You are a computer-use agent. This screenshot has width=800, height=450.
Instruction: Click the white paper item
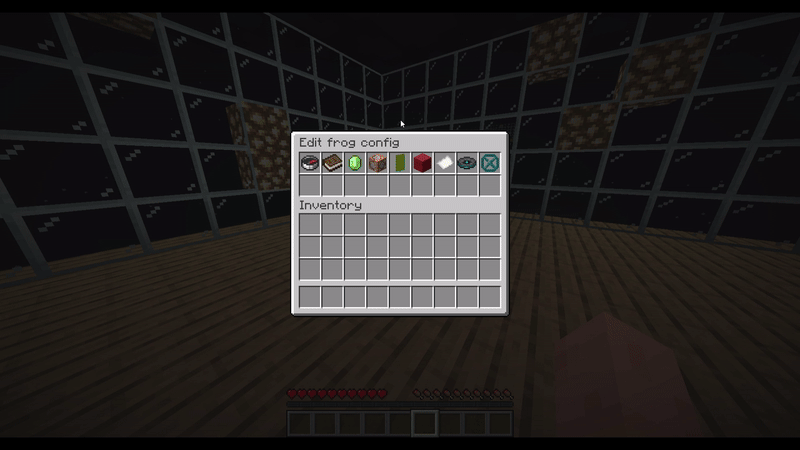pyautogui.click(x=445, y=162)
